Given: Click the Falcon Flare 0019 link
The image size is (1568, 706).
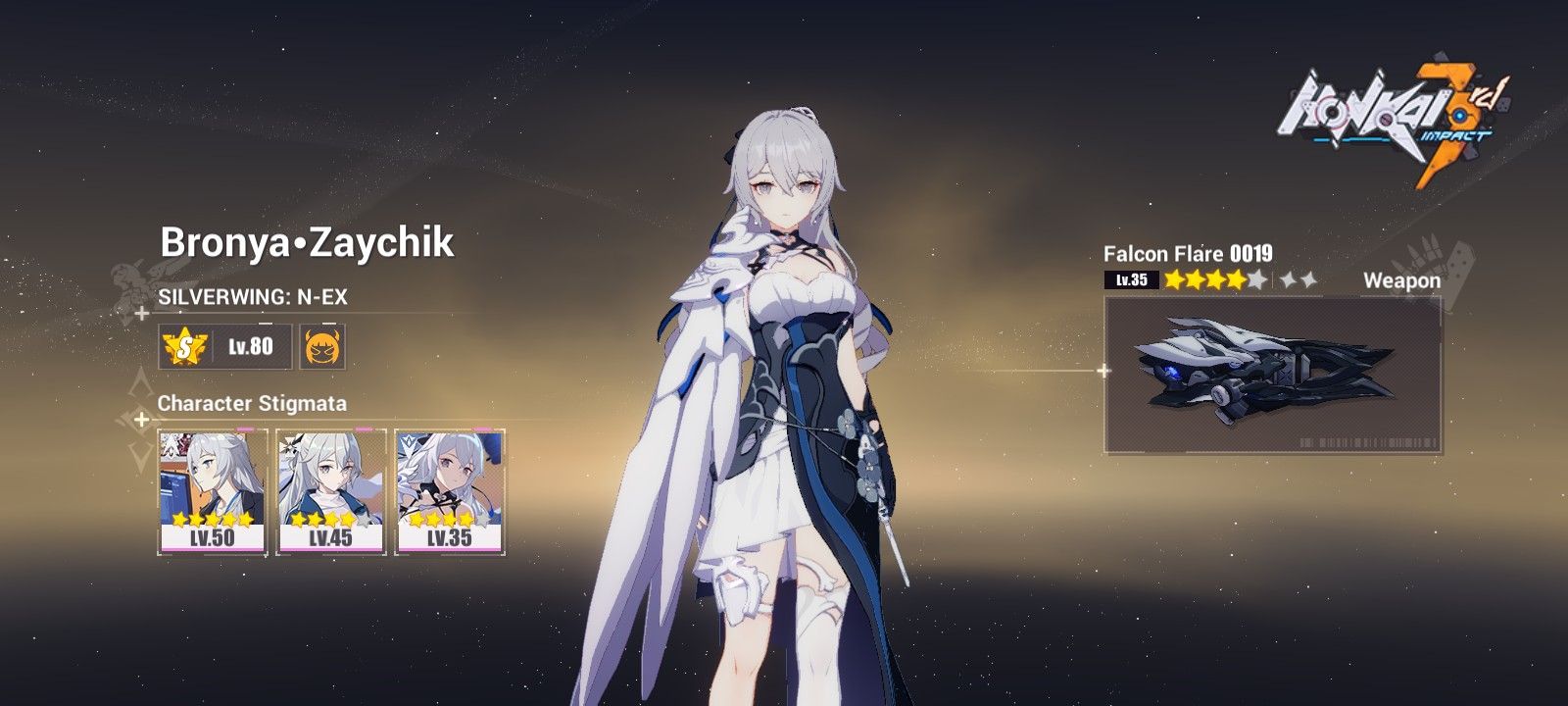Looking at the screenshot, I should point(1190,252).
